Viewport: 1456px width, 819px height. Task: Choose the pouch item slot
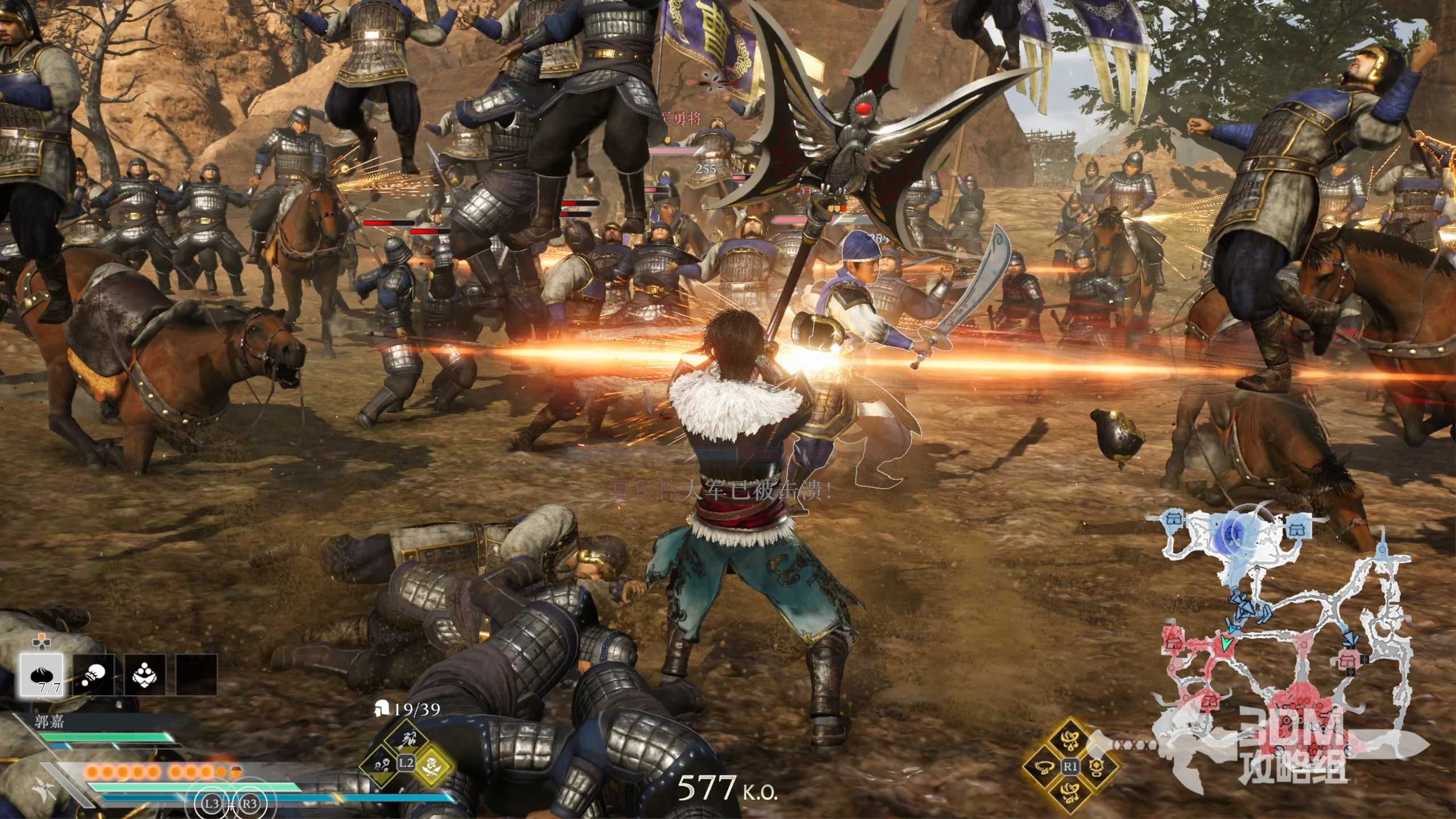pyautogui.click(x=93, y=675)
